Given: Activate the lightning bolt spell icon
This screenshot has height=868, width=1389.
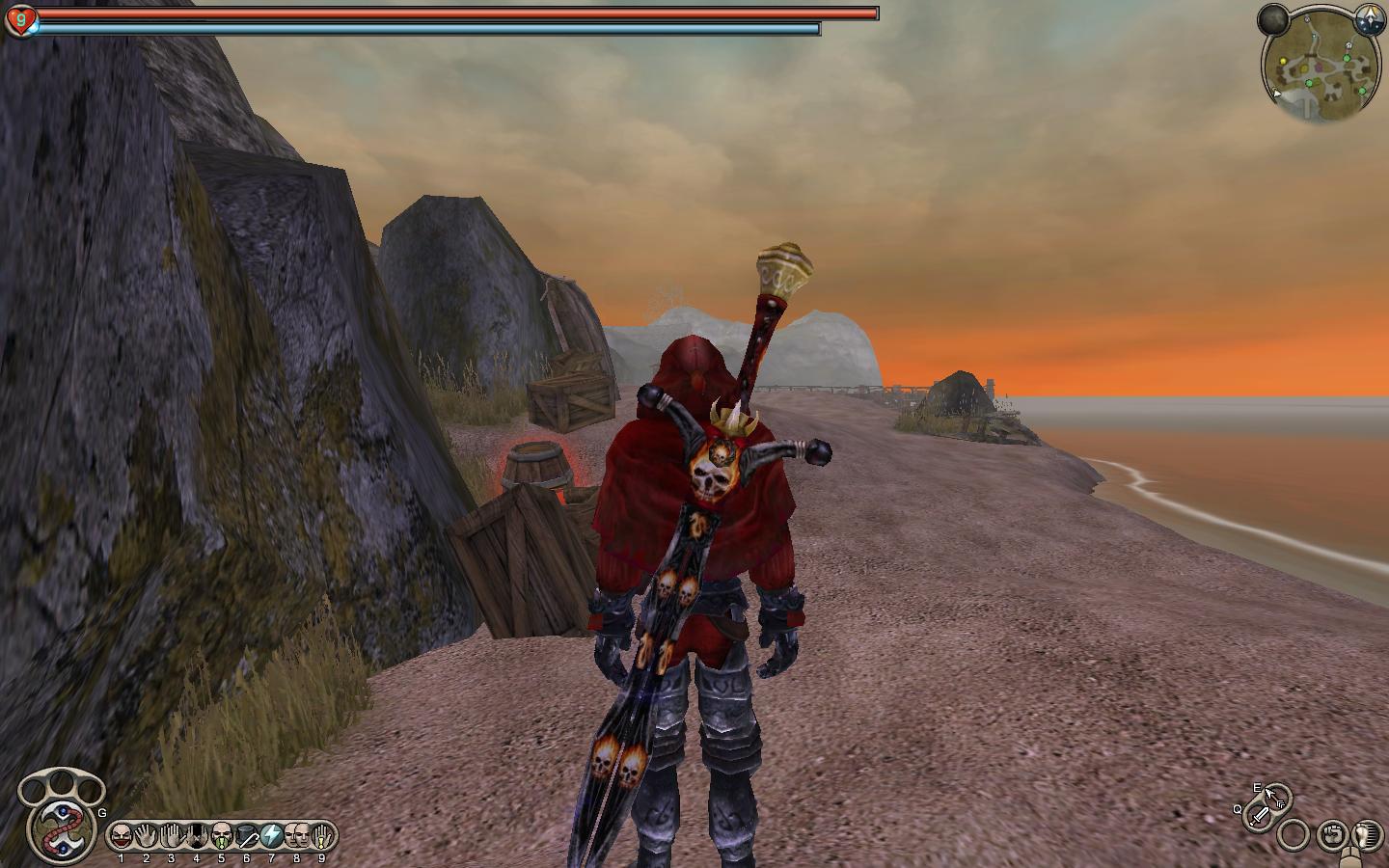Looking at the screenshot, I should pyautogui.click(x=271, y=835).
